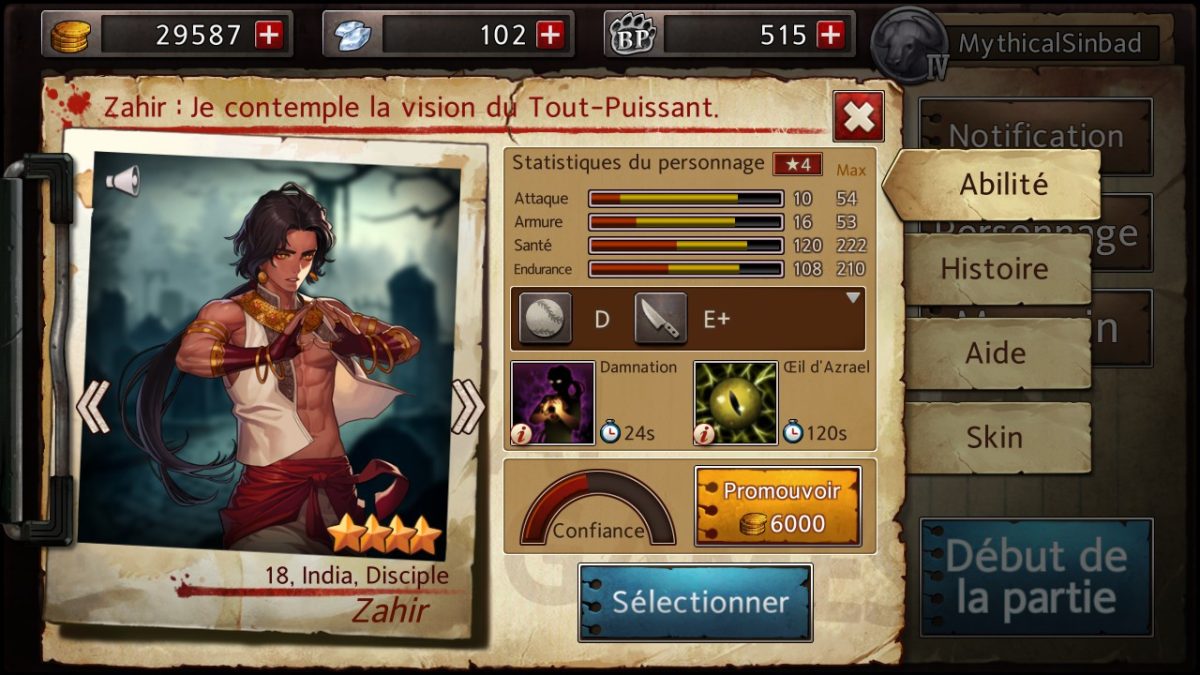Select the cleaver weapon skill icon

[x=660, y=319]
